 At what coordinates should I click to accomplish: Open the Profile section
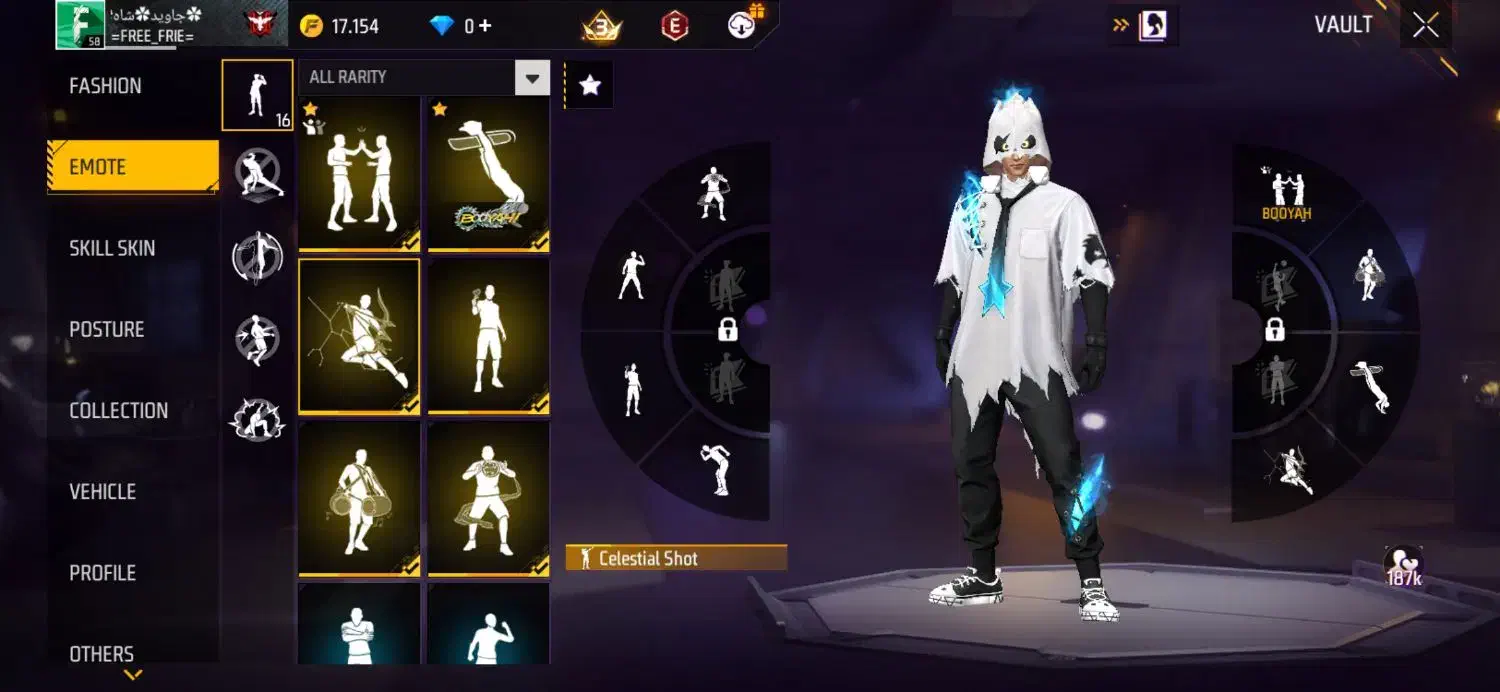coord(102,573)
